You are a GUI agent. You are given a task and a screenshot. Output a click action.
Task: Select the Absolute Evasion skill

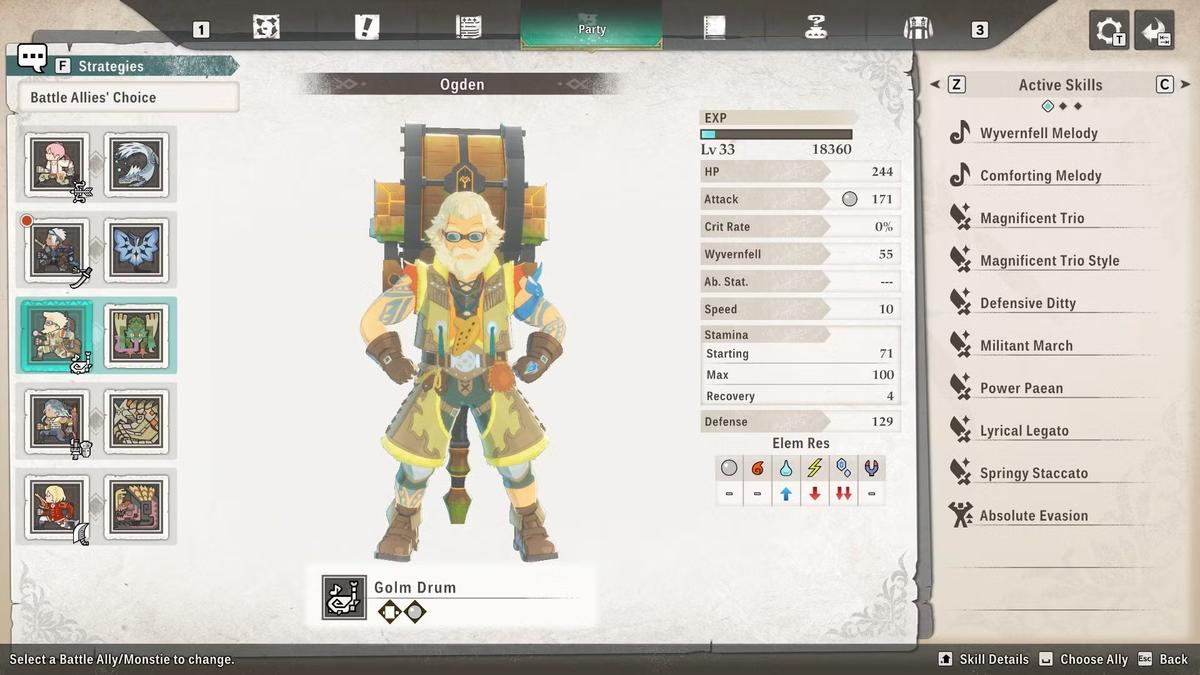point(1033,516)
